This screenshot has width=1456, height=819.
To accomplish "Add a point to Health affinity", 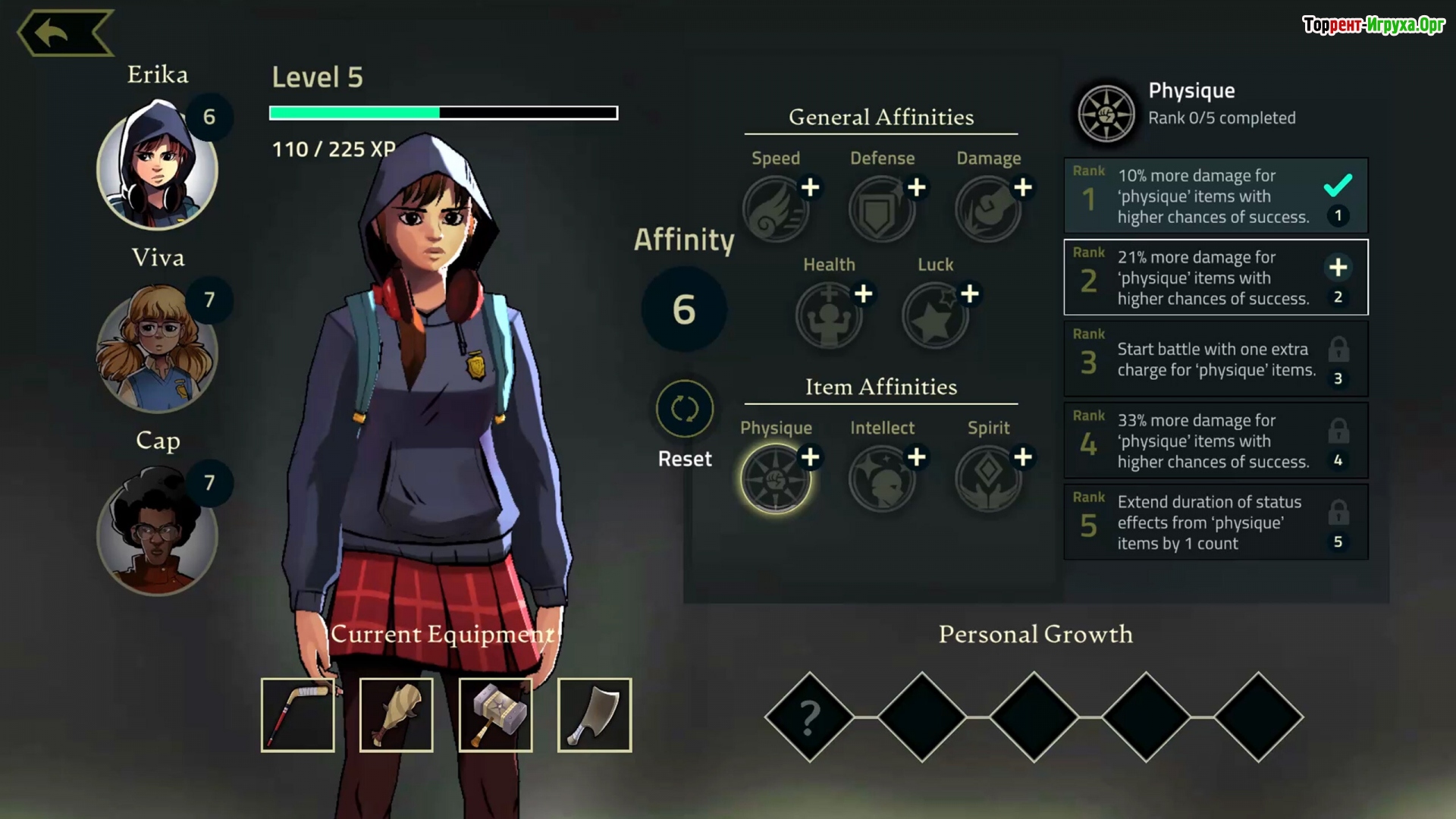I will (863, 293).
